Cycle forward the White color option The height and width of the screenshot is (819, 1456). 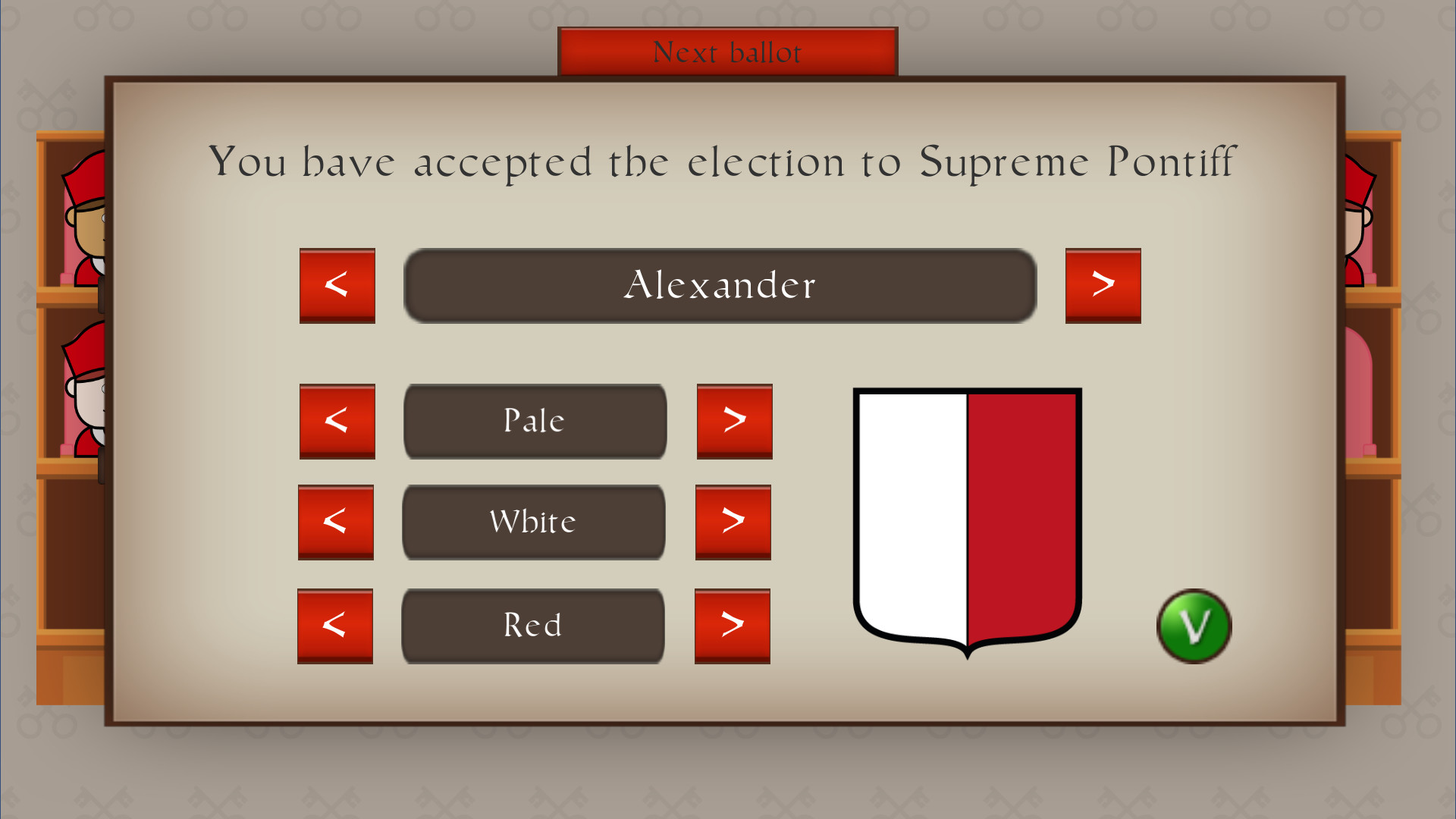point(733,522)
